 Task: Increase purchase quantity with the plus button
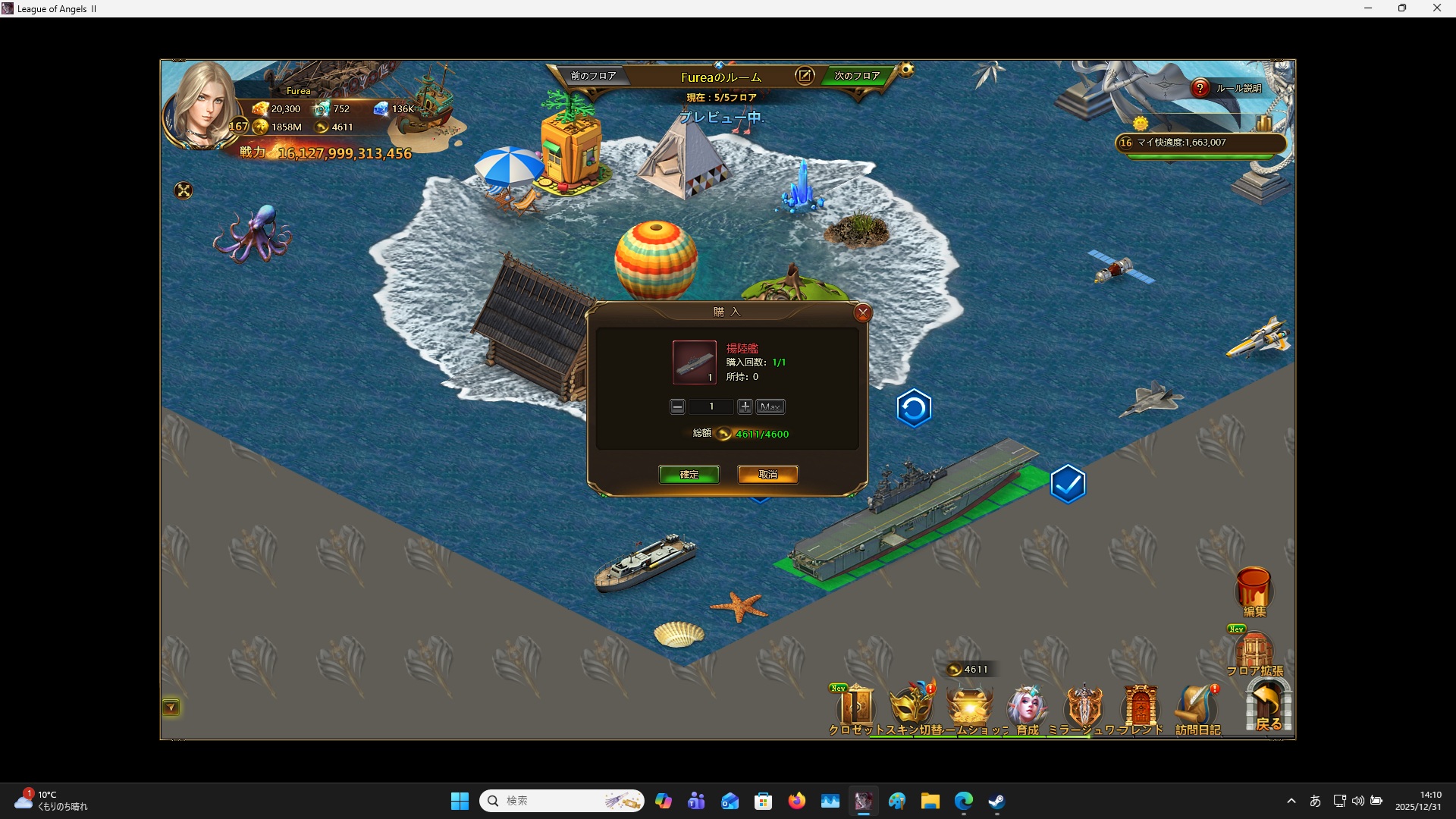pyautogui.click(x=745, y=407)
